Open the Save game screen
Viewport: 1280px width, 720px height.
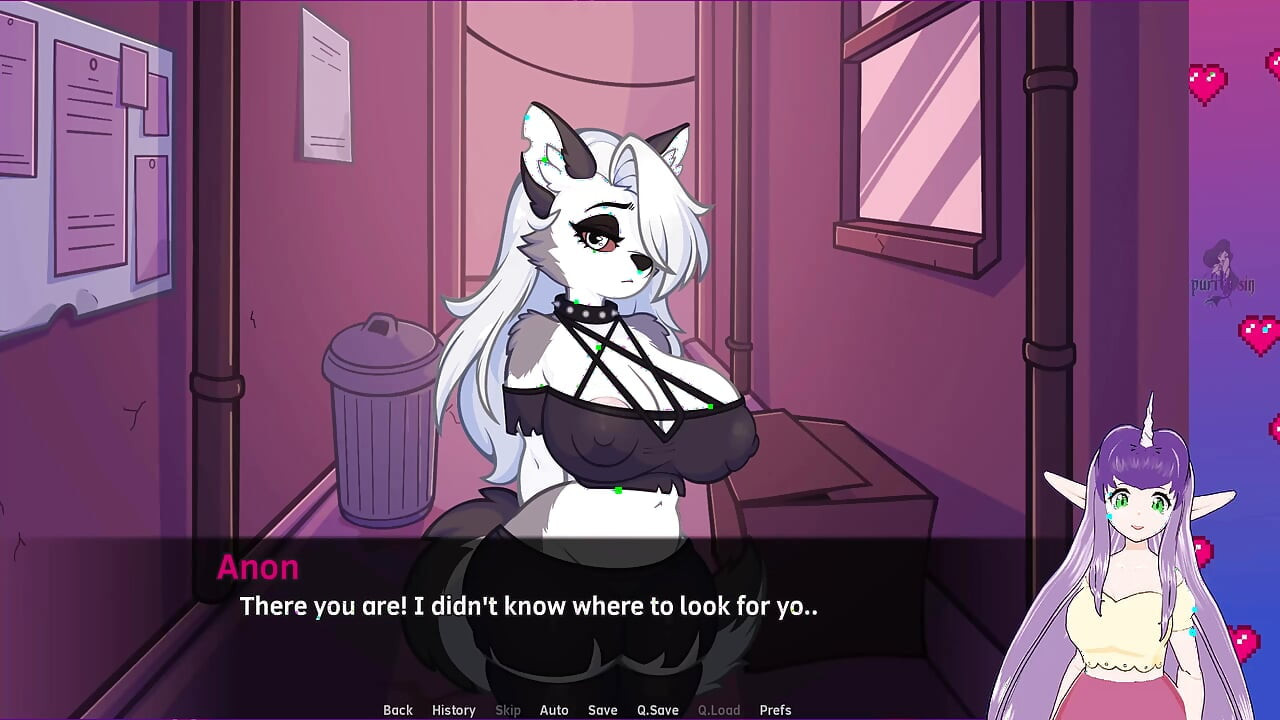click(602, 710)
